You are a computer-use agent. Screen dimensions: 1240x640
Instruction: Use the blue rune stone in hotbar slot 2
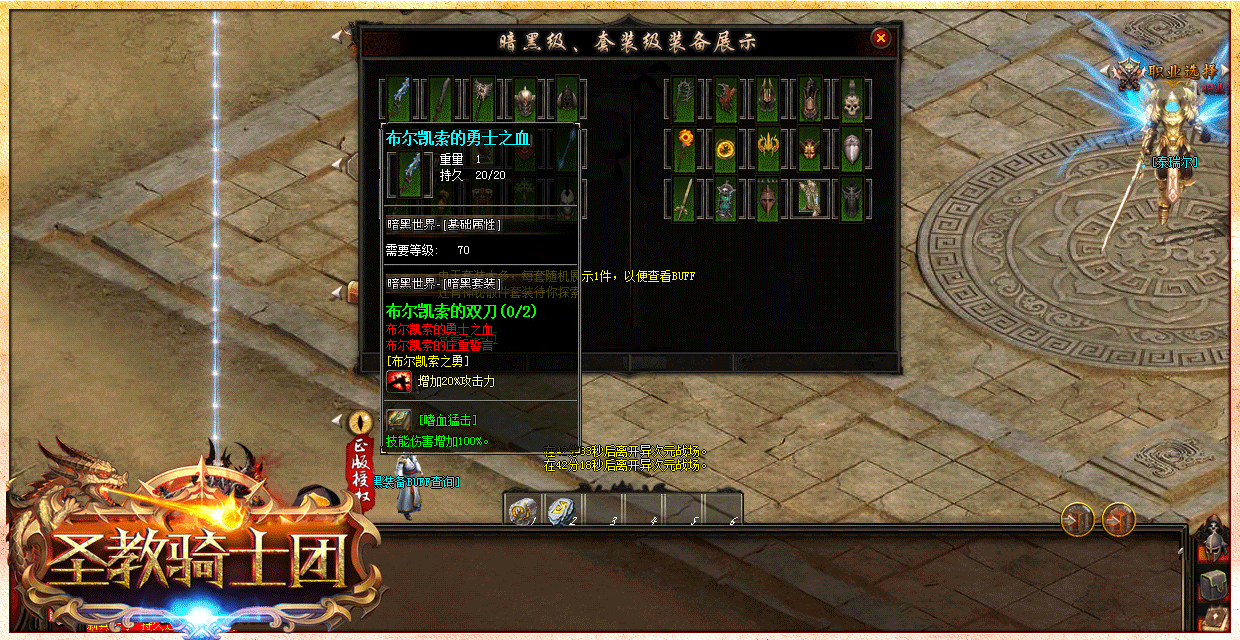(x=561, y=510)
